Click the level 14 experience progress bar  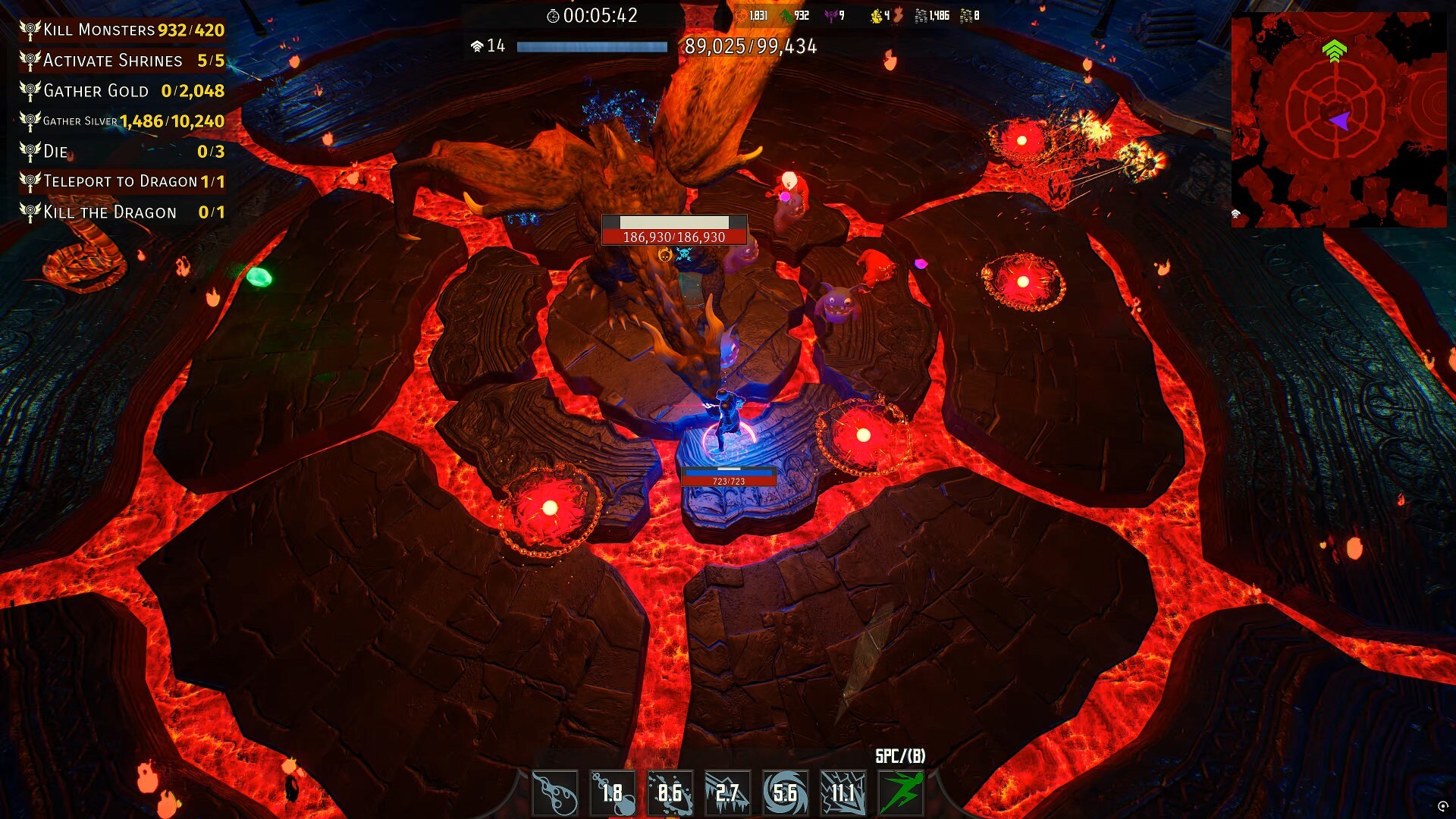591,47
